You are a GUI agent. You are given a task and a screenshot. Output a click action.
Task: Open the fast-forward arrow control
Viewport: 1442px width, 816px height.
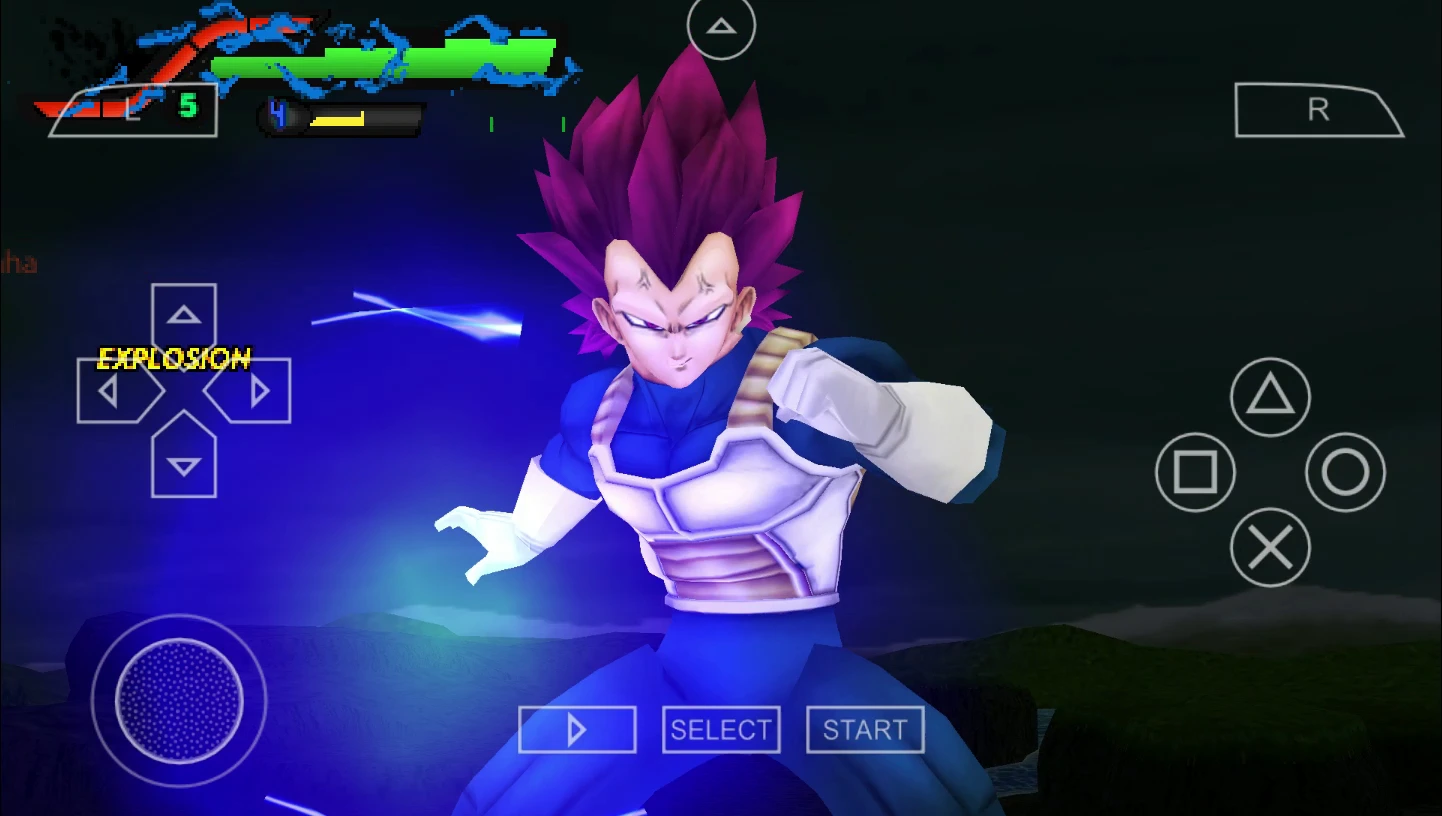577,730
